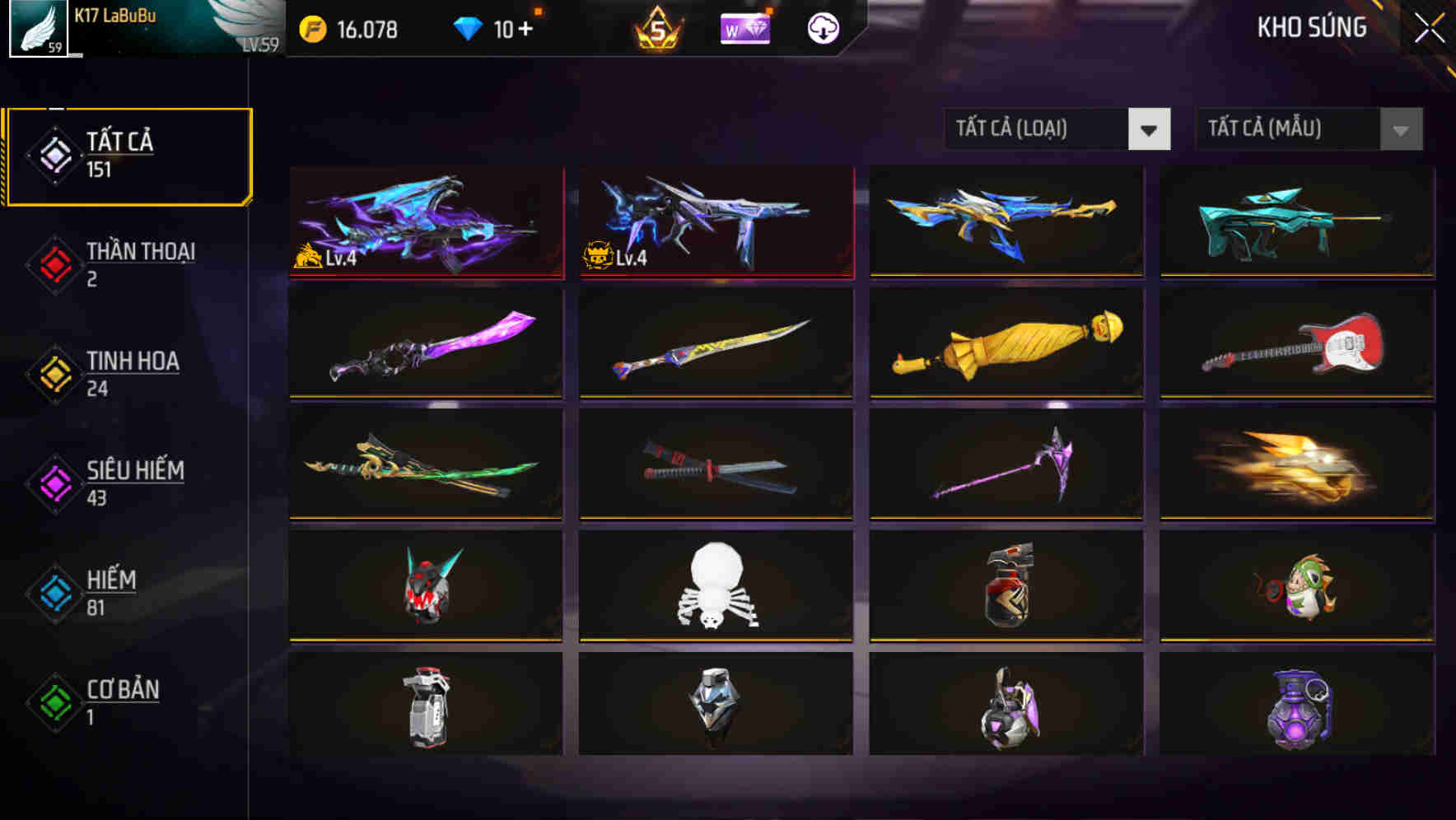Open the Weapon Royale W icon
This screenshot has height=820, width=1456.
(744, 27)
